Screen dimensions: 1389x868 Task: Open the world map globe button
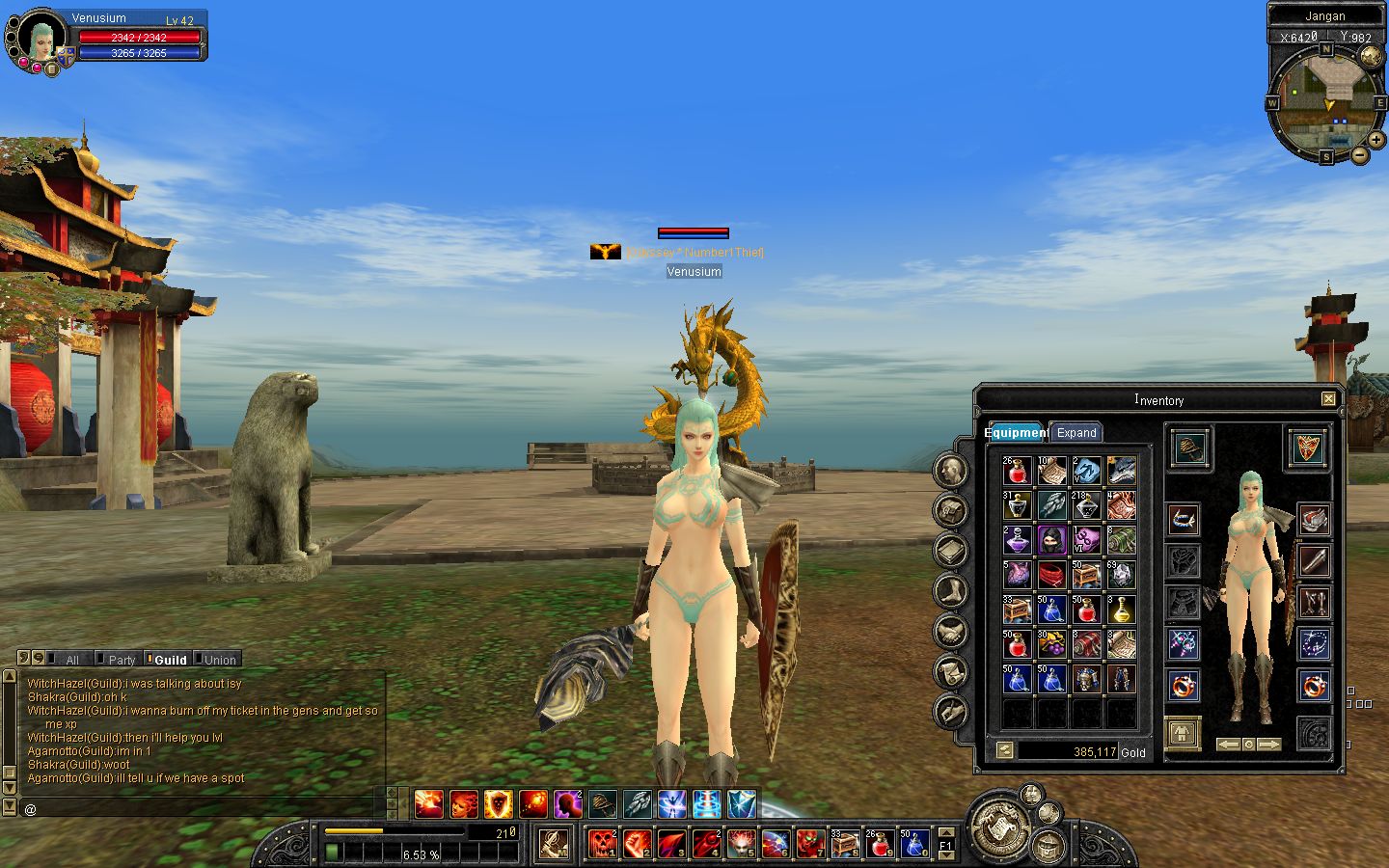pyautogui.click(x=1371, y=57)
